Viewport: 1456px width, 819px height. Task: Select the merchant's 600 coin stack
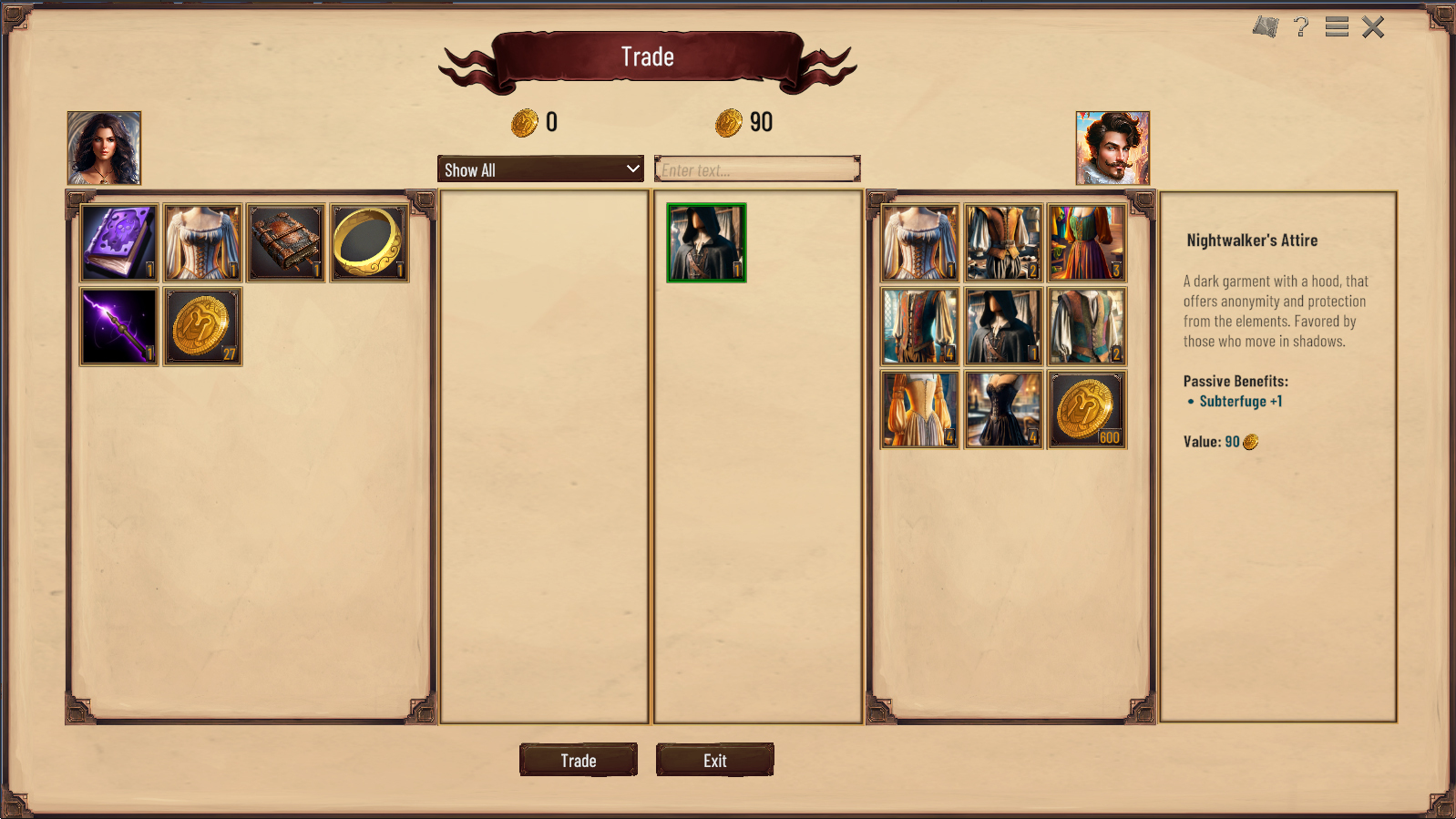tap(1087, 408)
